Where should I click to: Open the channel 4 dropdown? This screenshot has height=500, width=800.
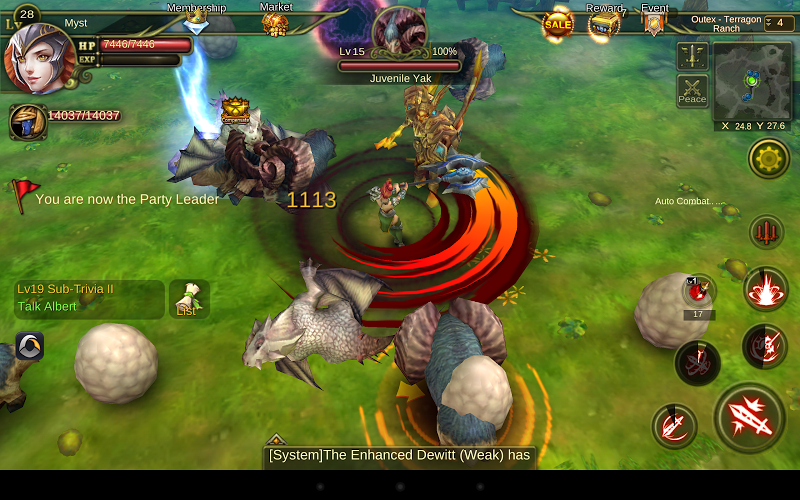coord(780,23)
